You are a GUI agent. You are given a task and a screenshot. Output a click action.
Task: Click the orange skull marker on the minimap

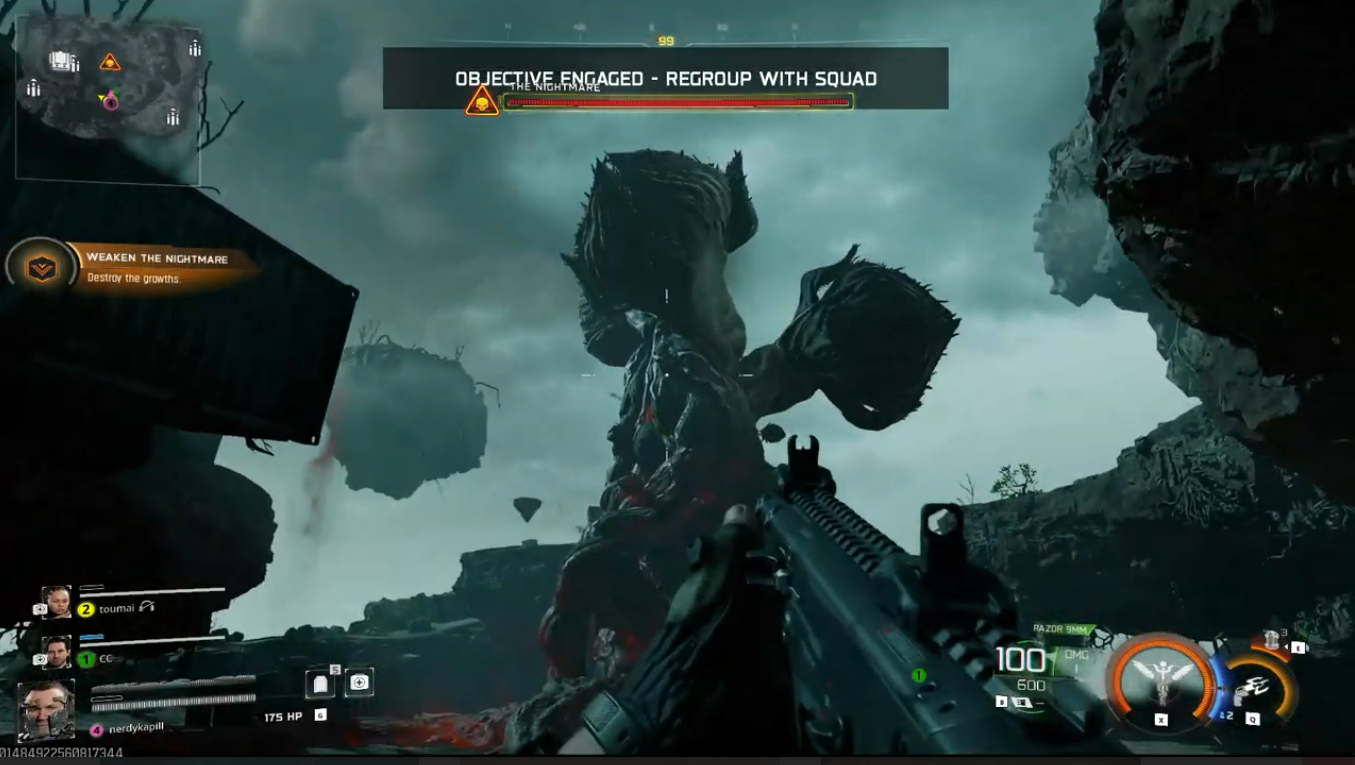click(110, 62)
